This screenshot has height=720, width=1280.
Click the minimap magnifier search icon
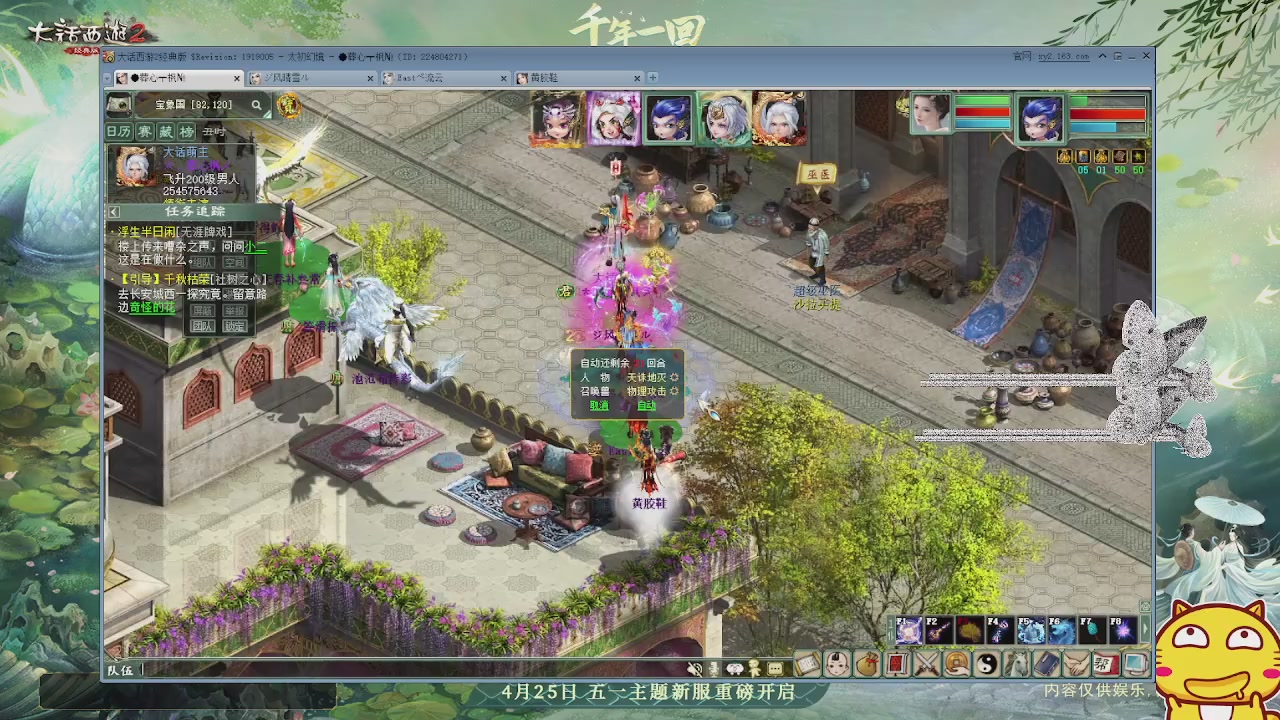[257, 104]
